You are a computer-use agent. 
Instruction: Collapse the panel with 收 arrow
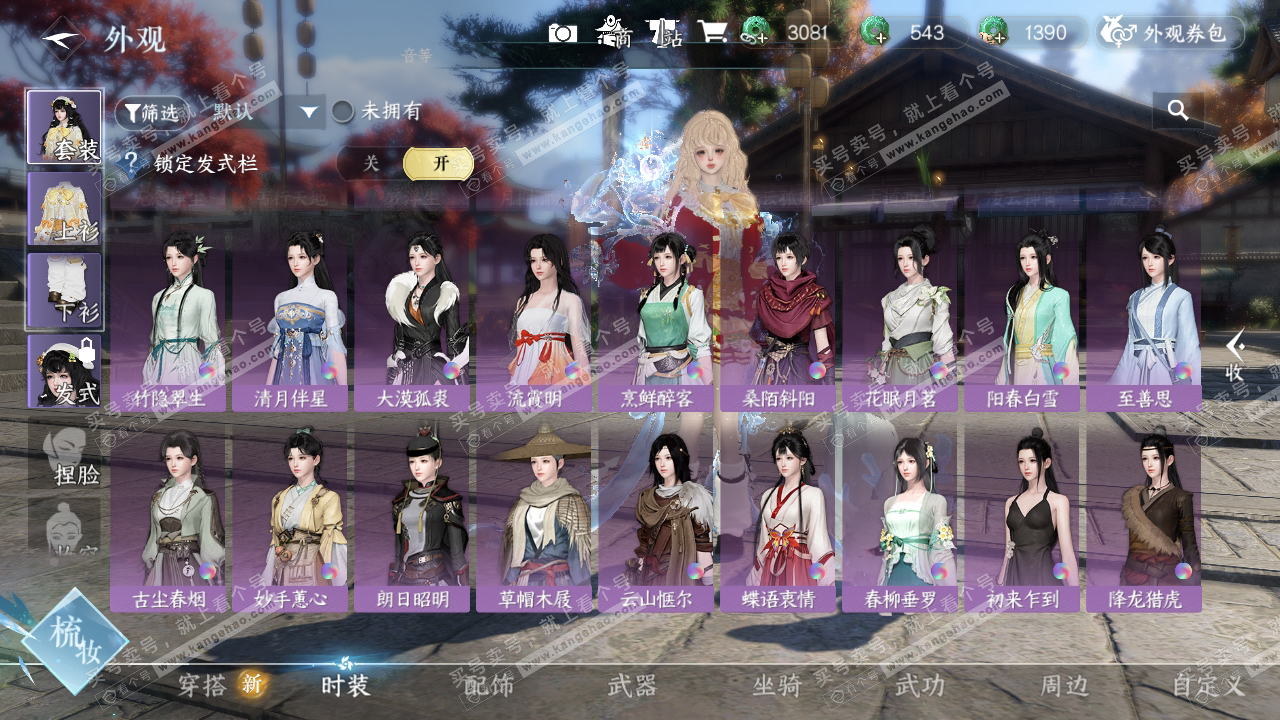pos(1236,355)
